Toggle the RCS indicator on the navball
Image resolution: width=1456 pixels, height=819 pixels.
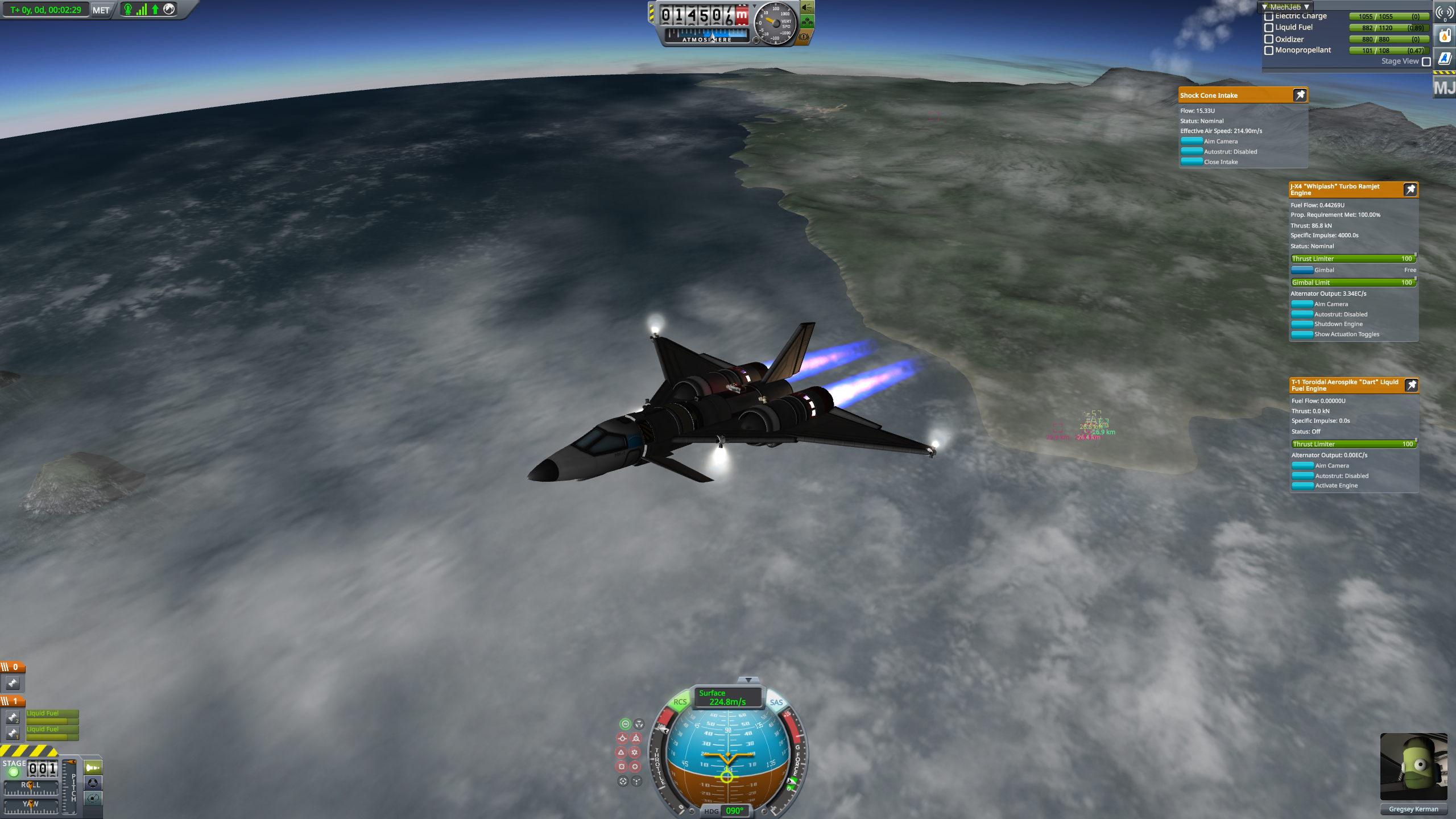click(x=680, y=702)
